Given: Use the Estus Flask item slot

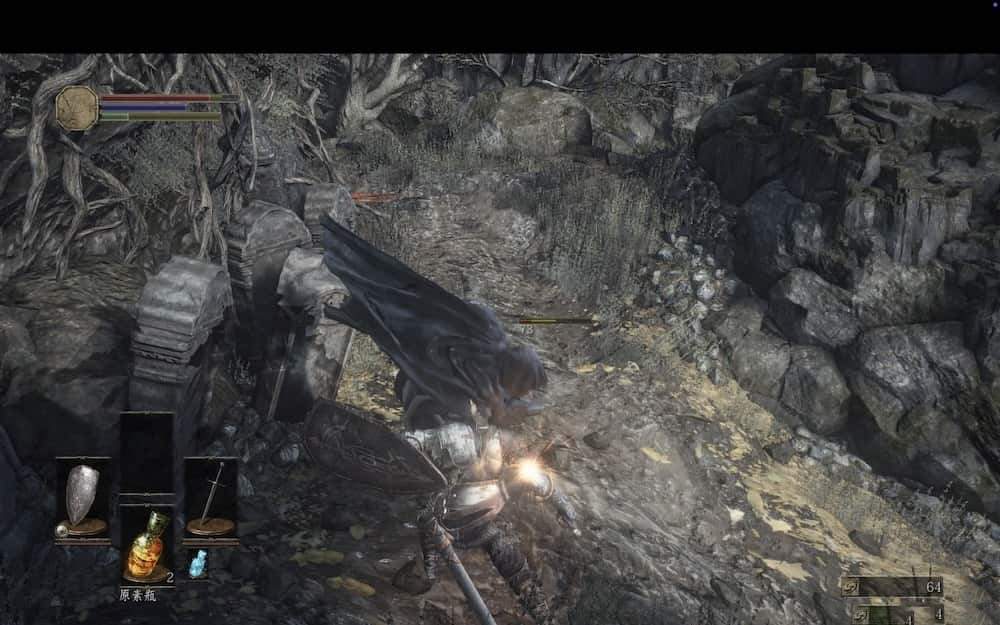Looking at the screenshot, I should click(x=146, y=545).
